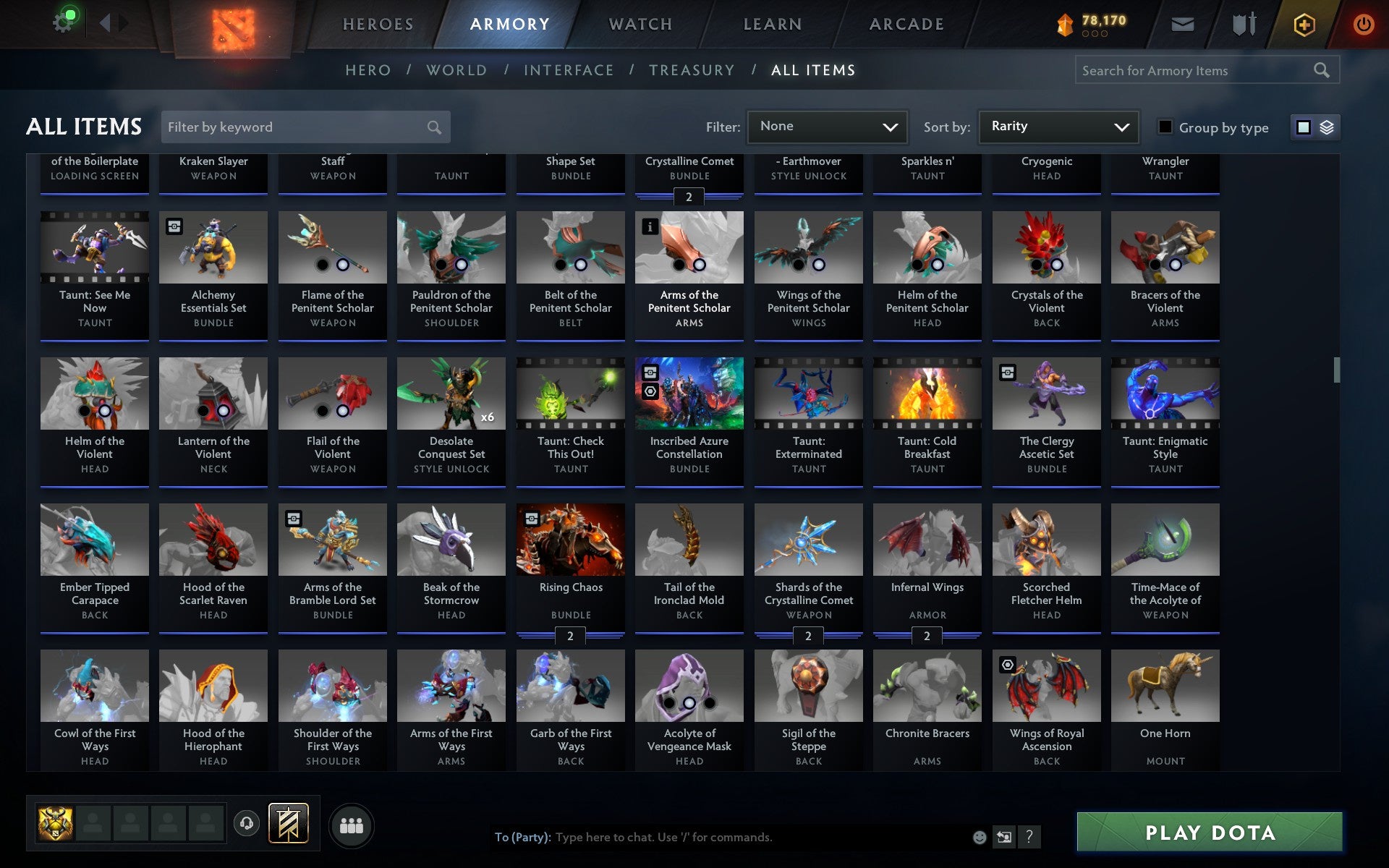The height and width of the screenshot is (868, 1389).
Task: Click the help question mark beside chat
Action: click(x=1028, y=837)
